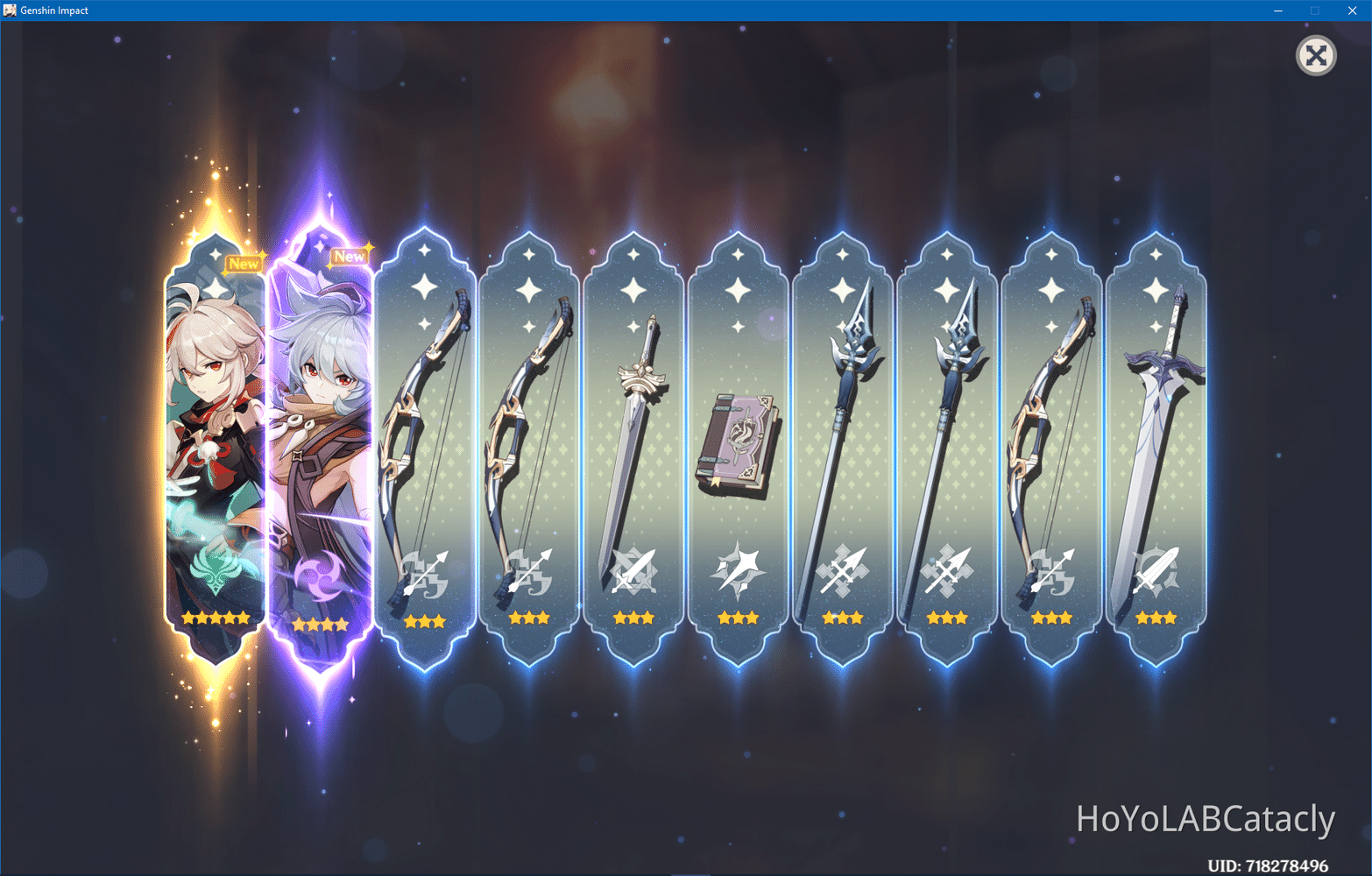
Task: Select Razor's four-star character card
Action: 322,438
